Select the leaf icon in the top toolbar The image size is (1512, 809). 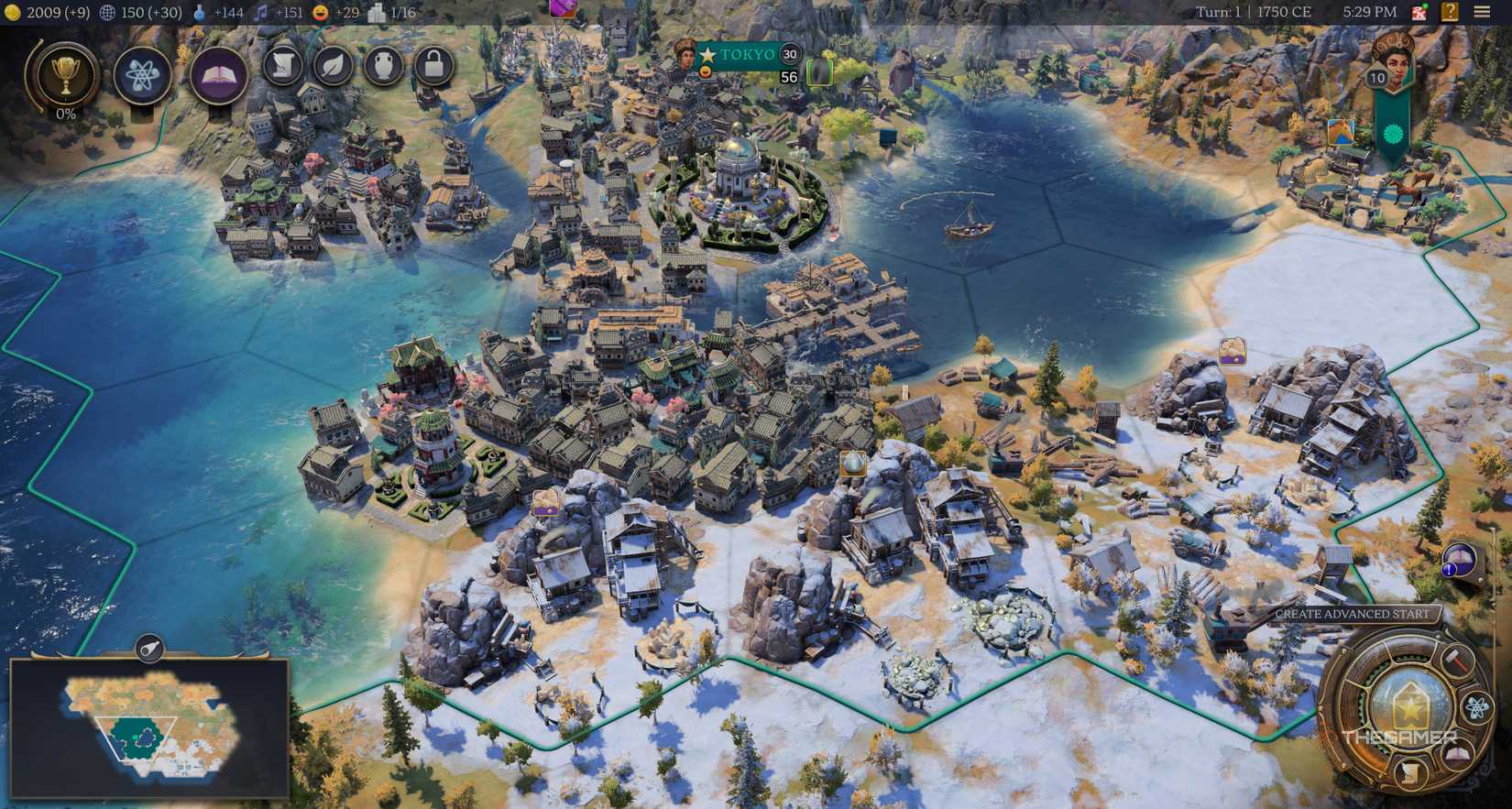333,67
